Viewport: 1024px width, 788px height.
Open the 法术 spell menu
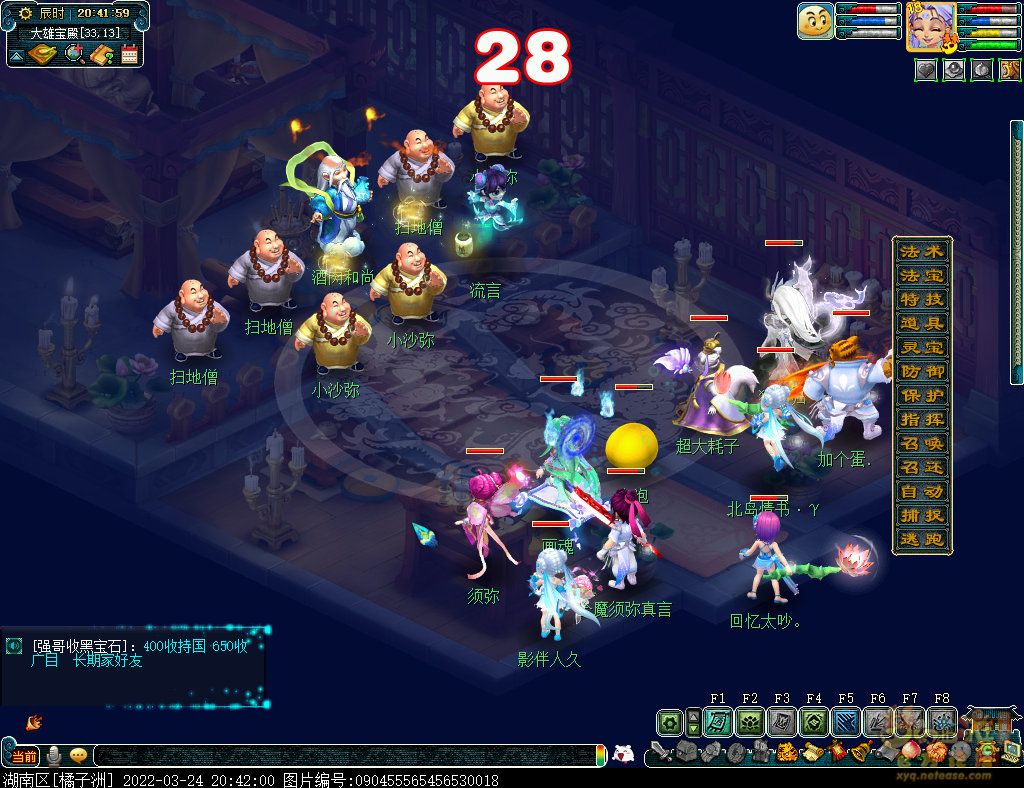tap(921, 251)
